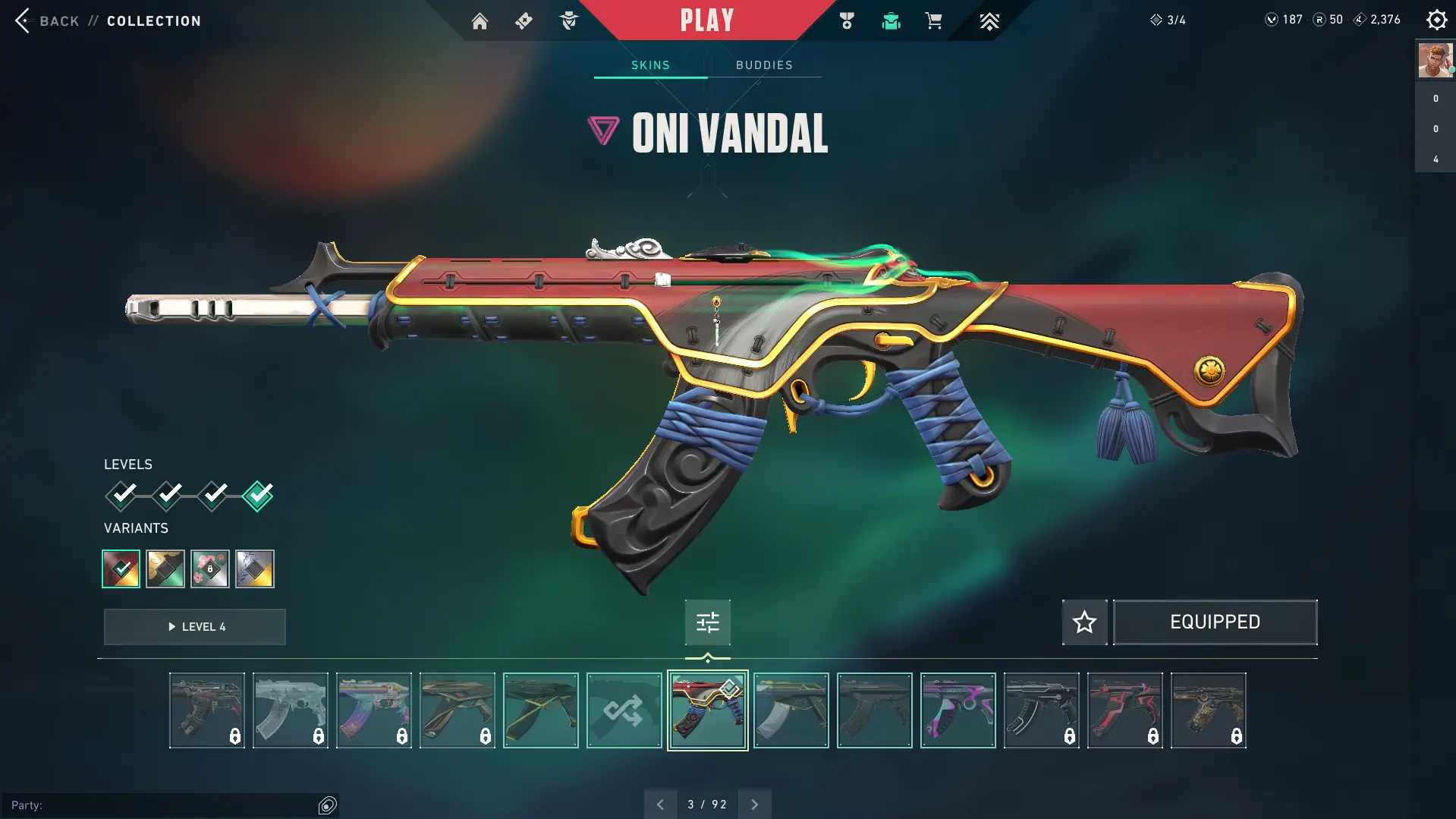Viewport: 1456px width, 819px height.
Task: Play the Level 4 preview video
Action: [195, 627]
